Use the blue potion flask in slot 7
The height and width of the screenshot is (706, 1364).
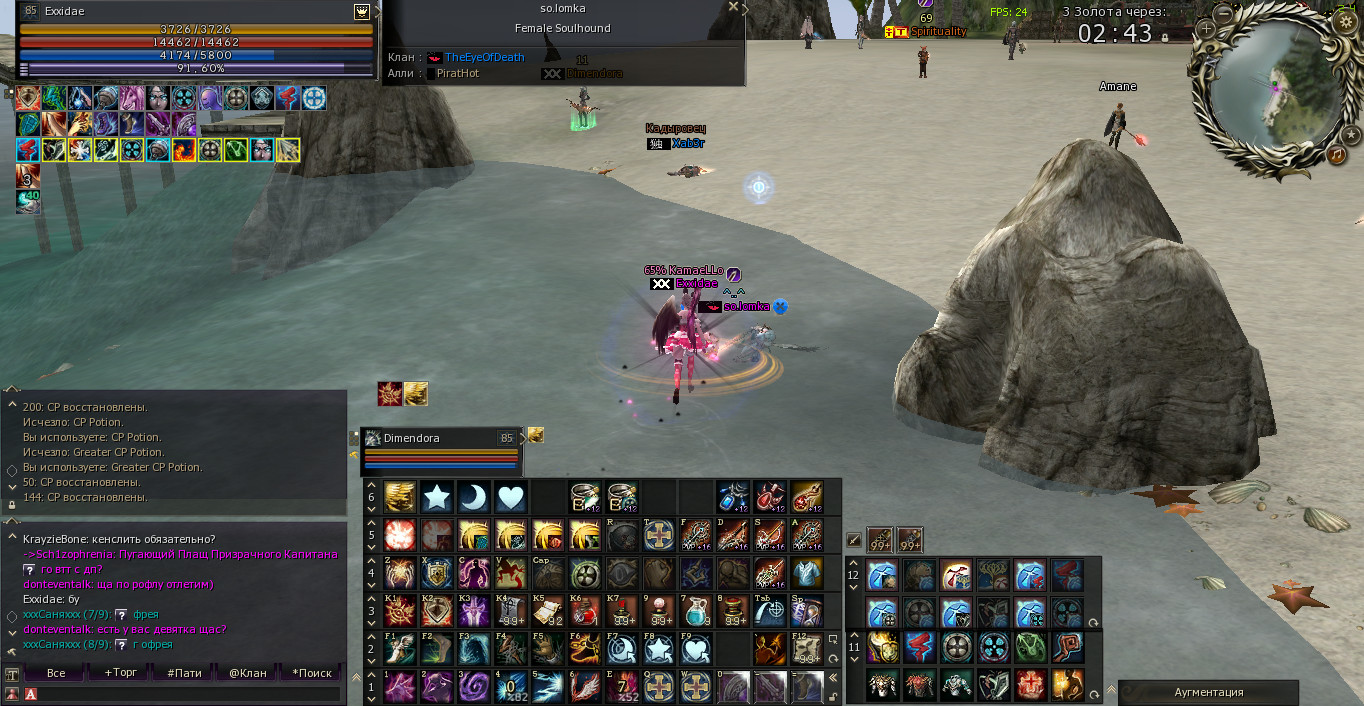point(694,610)
